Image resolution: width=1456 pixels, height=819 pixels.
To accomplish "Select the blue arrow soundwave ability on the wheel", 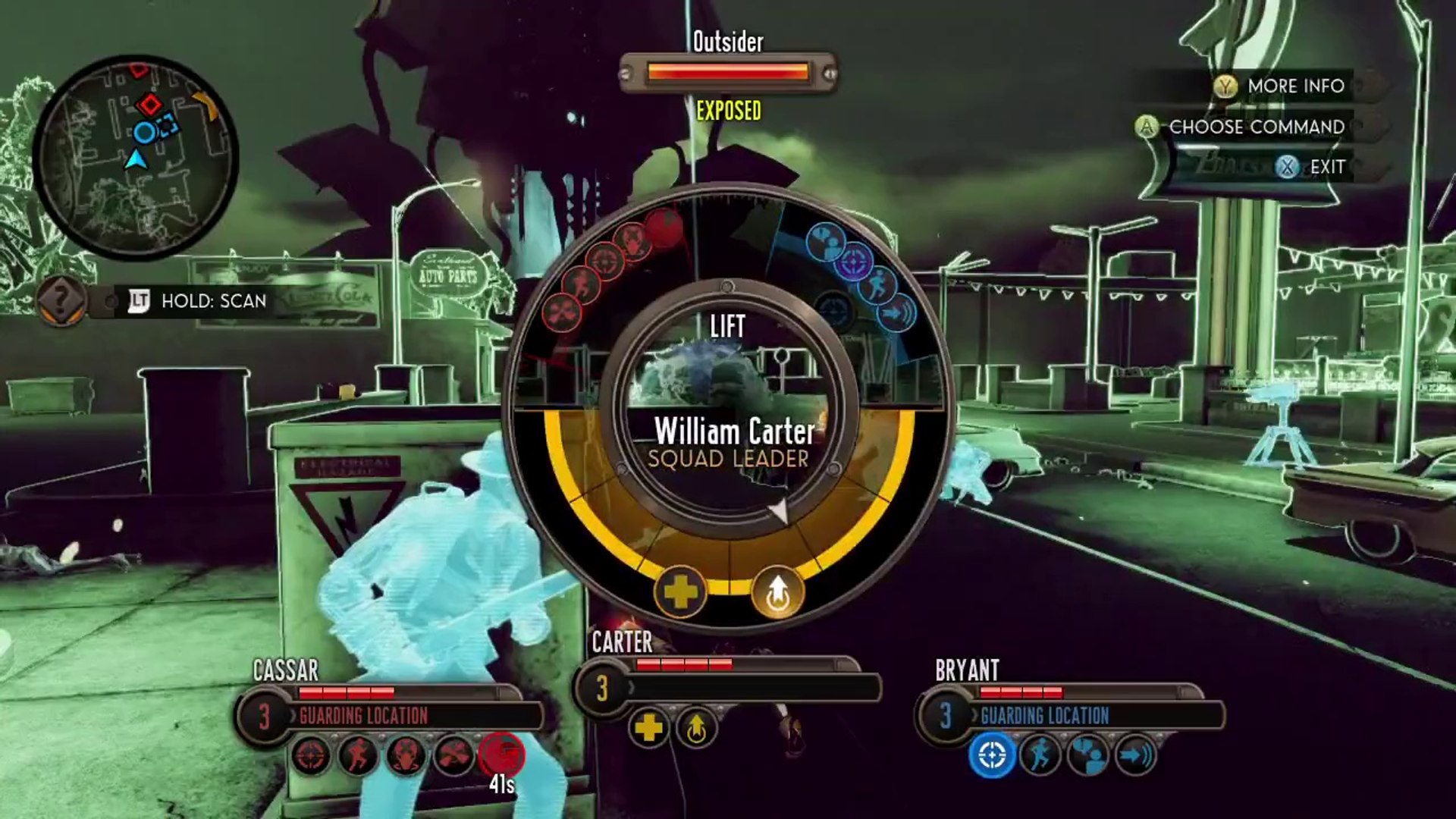I will click(896, 312).
